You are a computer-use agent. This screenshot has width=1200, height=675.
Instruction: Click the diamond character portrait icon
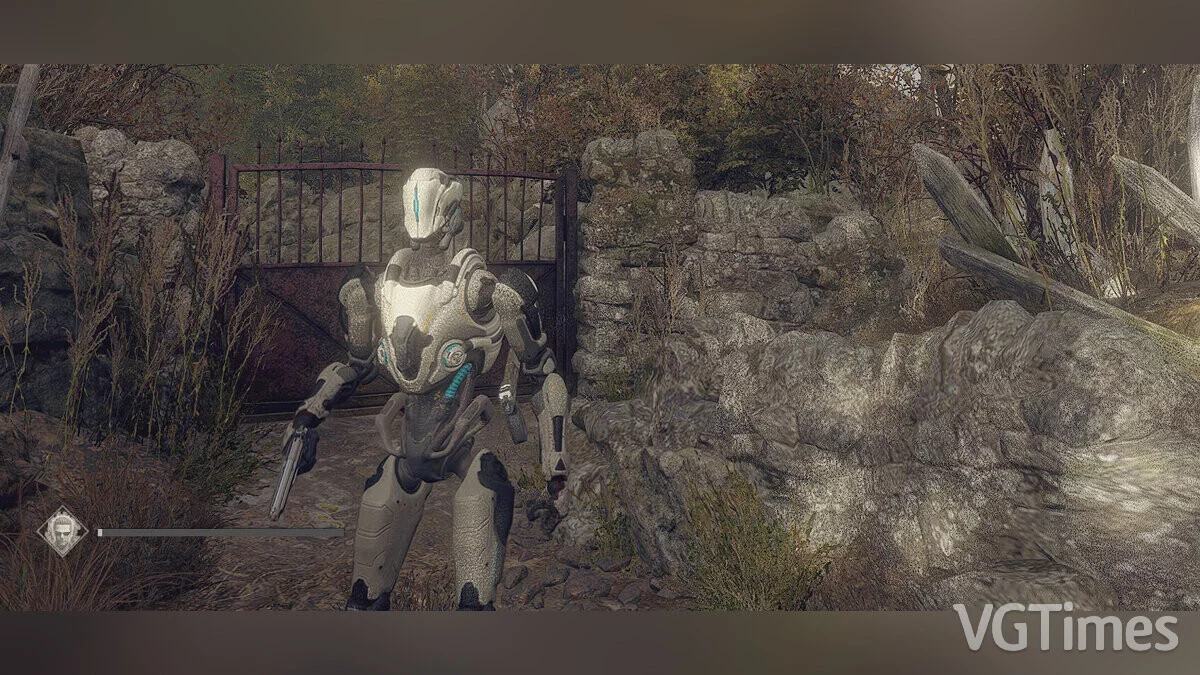pos(62,531)
